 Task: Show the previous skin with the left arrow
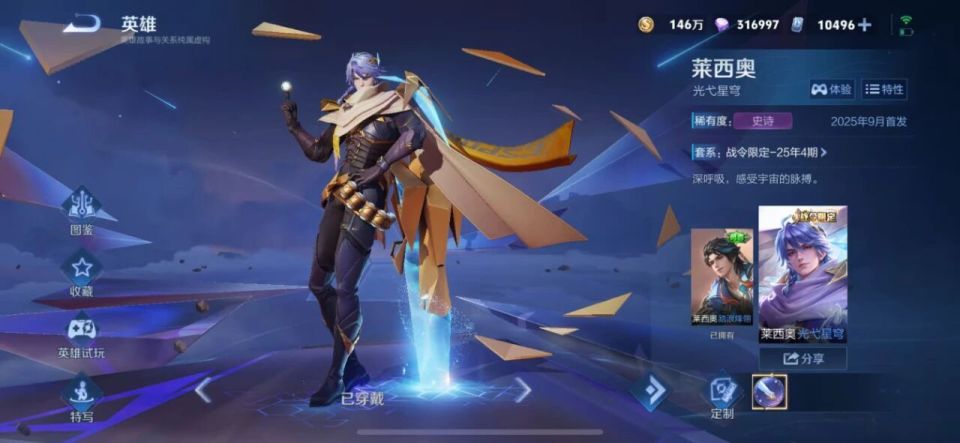(203, 389)
